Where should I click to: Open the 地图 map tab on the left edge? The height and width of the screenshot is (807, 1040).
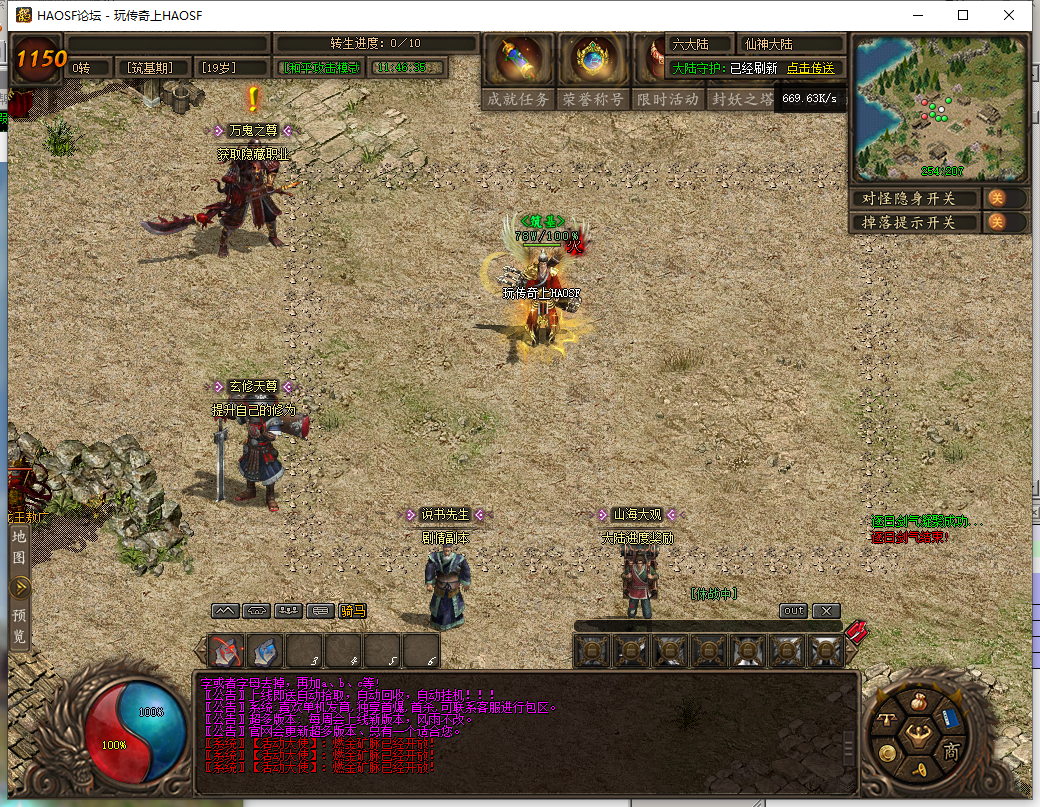coord(19,546)
